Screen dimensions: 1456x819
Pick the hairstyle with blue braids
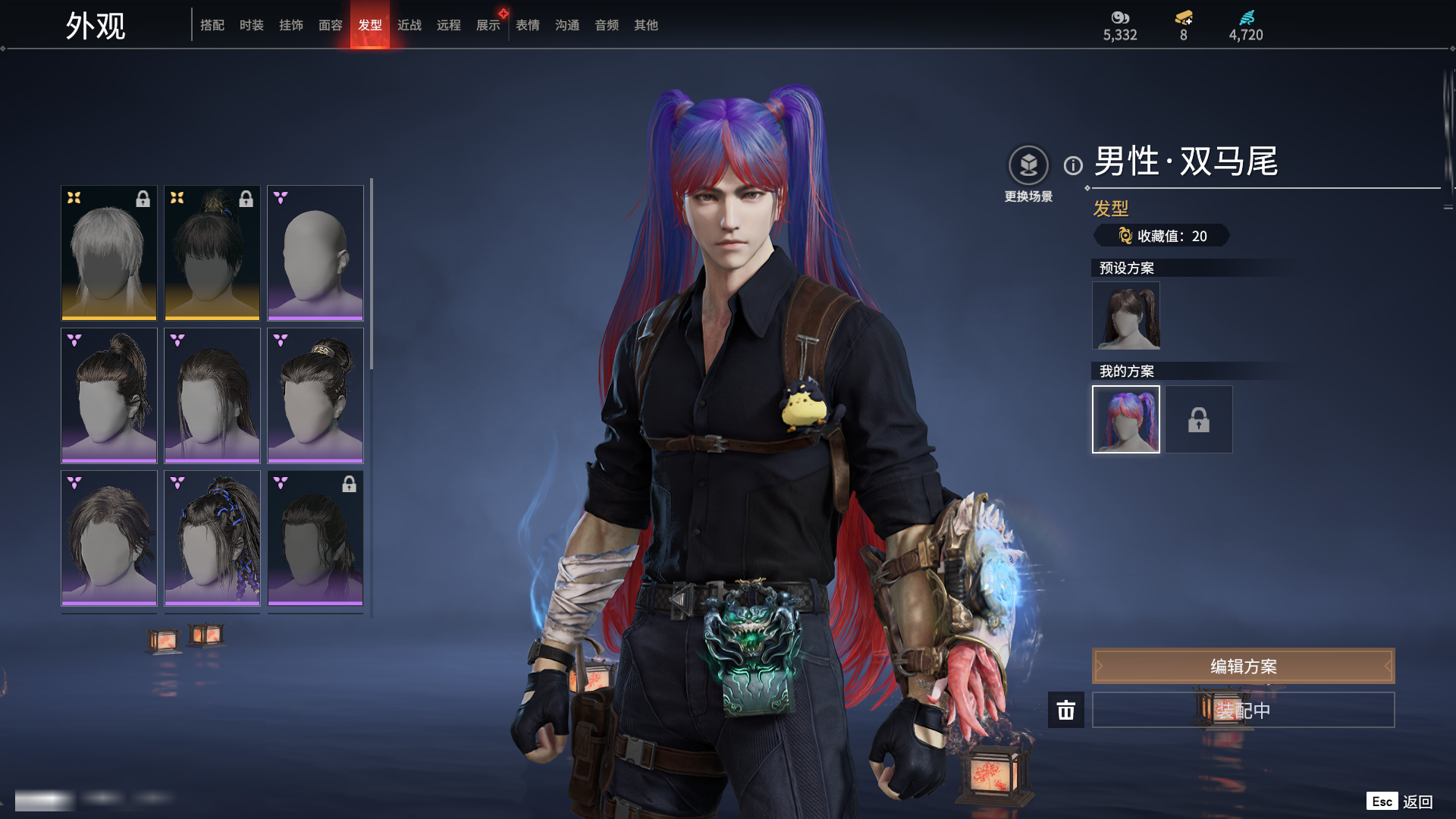pyautogui.click(x=212, y=538)
